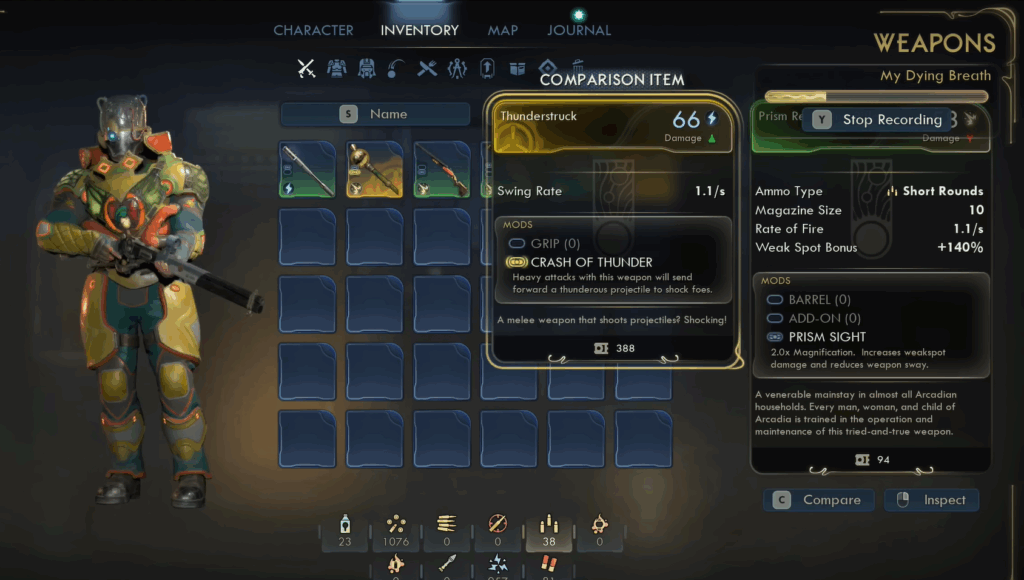Show the quest items book category
The height and width of the screenshot is (580, 1024).
[518, 68]
